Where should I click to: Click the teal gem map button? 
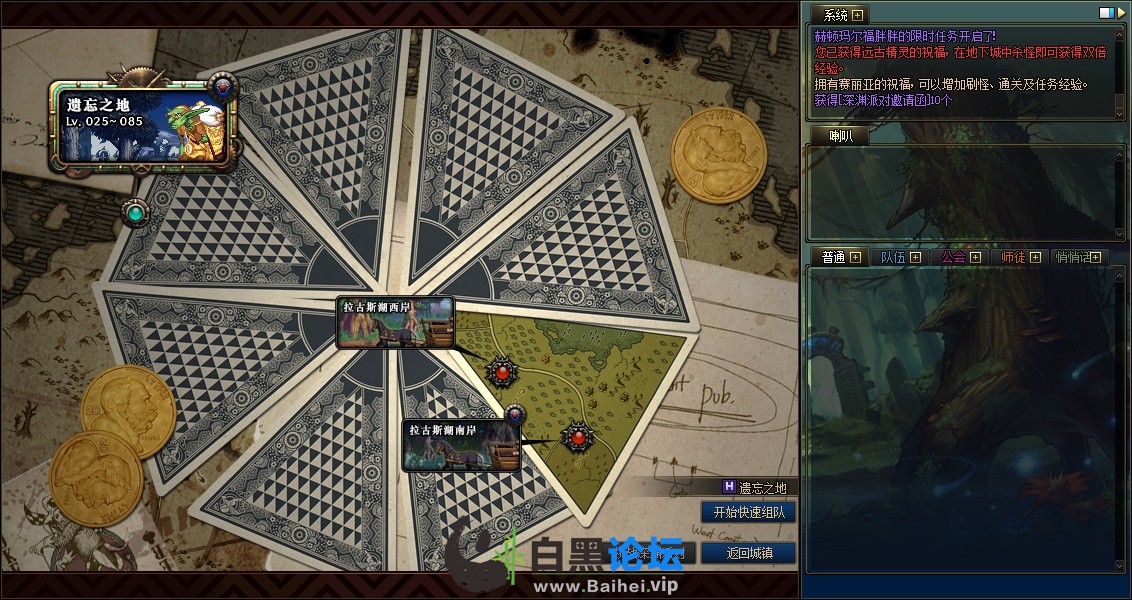pos(135,212)
